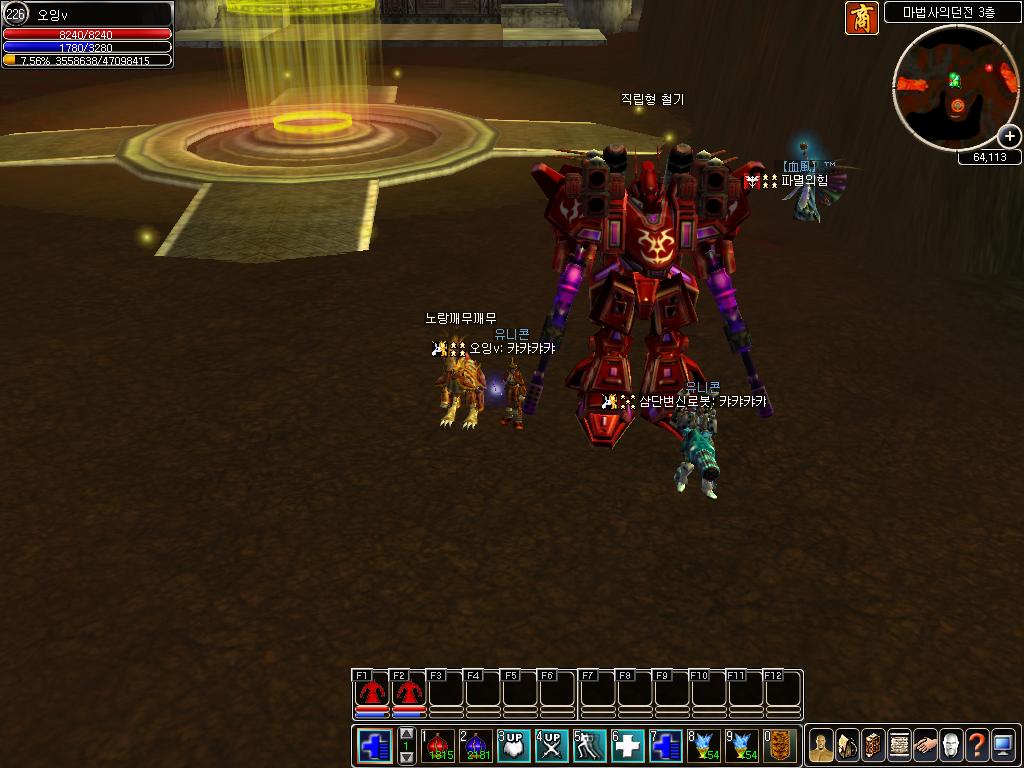This screenshot has height=768, width=1024.
Task: Open the handshake trade menu icon
Action: tap(925, 746)
